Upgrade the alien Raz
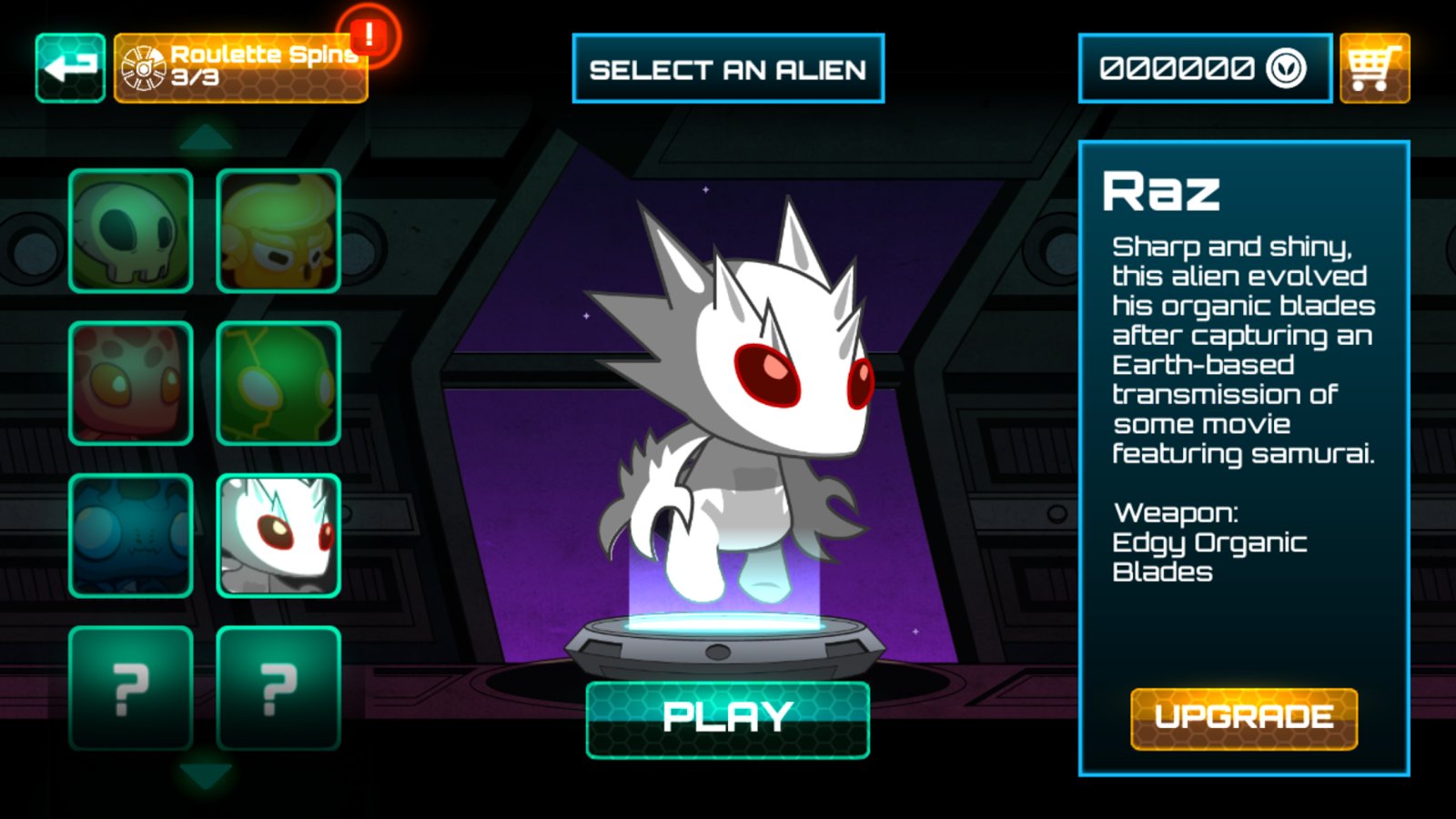1456x819 pixels. (x=1243, y=719)
